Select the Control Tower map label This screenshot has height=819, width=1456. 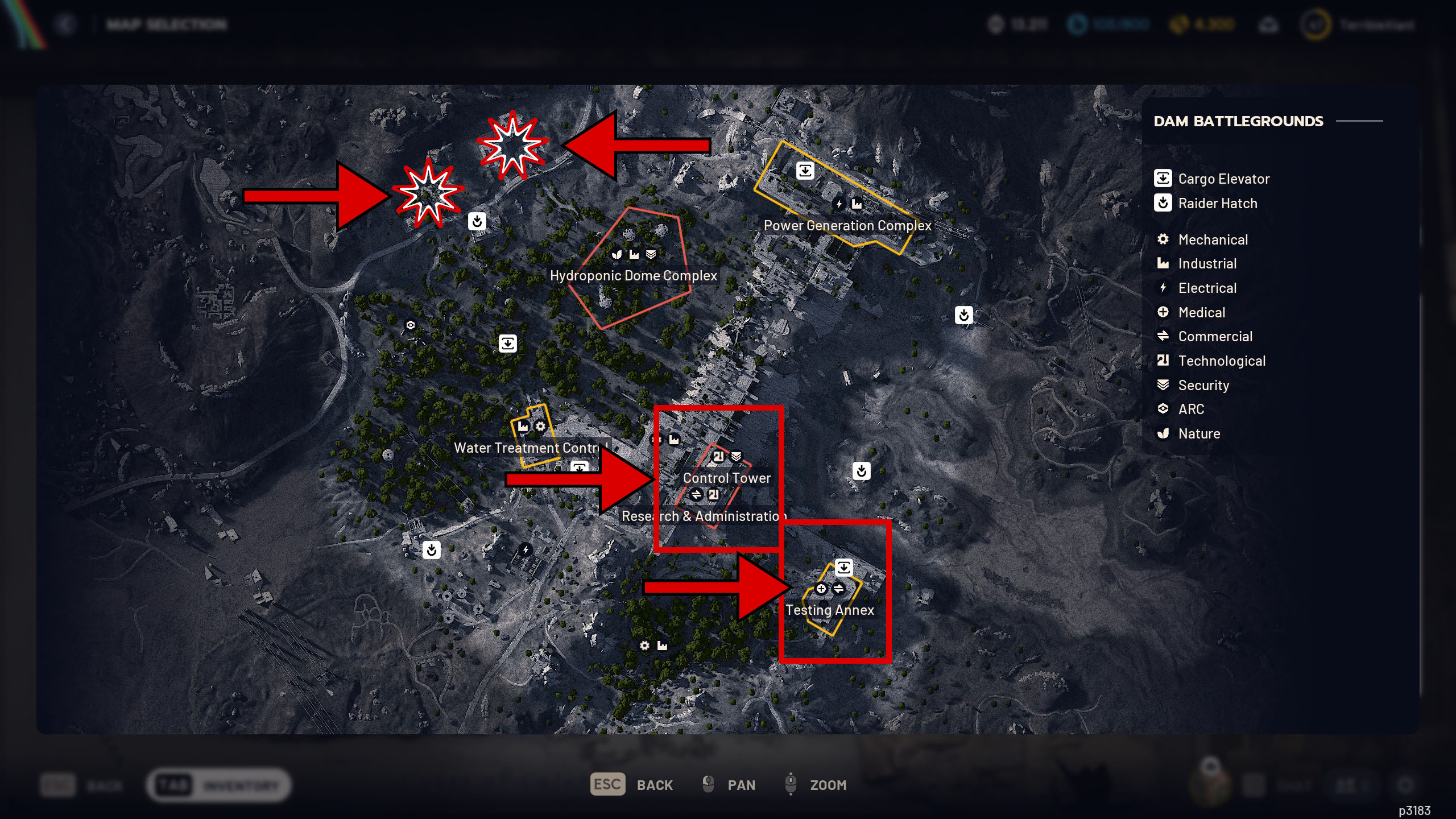pyautogui.click(x=727, y=478)
